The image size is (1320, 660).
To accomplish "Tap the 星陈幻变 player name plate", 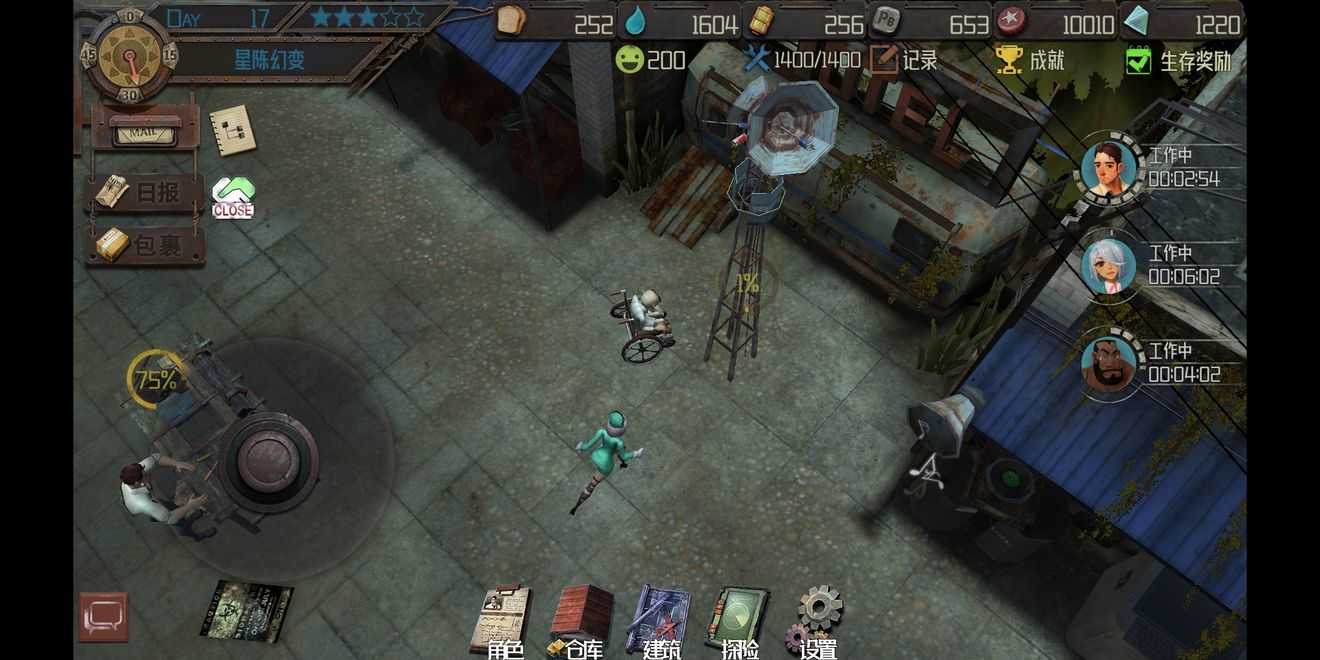I will (x=270, y=59).
